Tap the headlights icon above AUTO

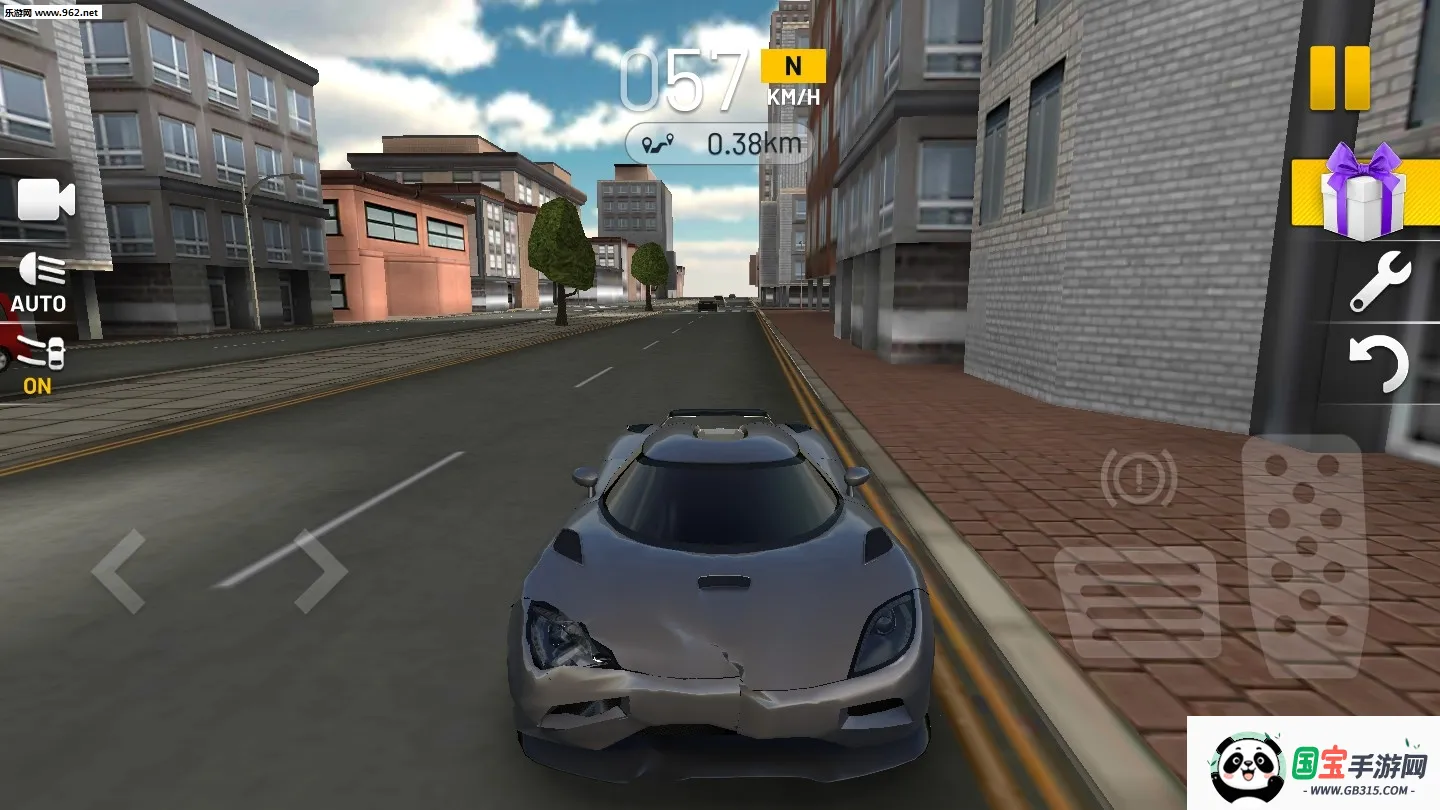point(38,269)
